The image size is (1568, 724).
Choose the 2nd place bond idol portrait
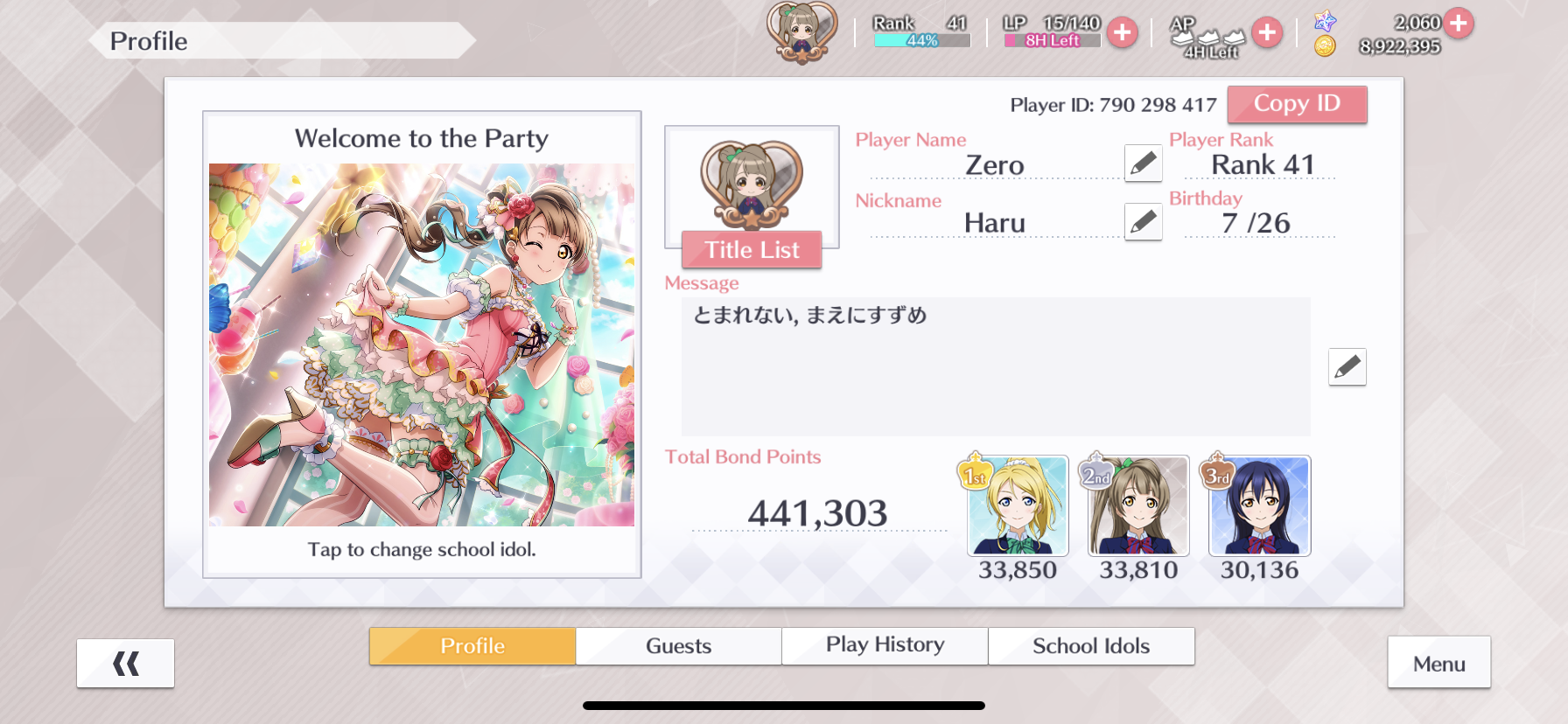[x=1138, y=506]
